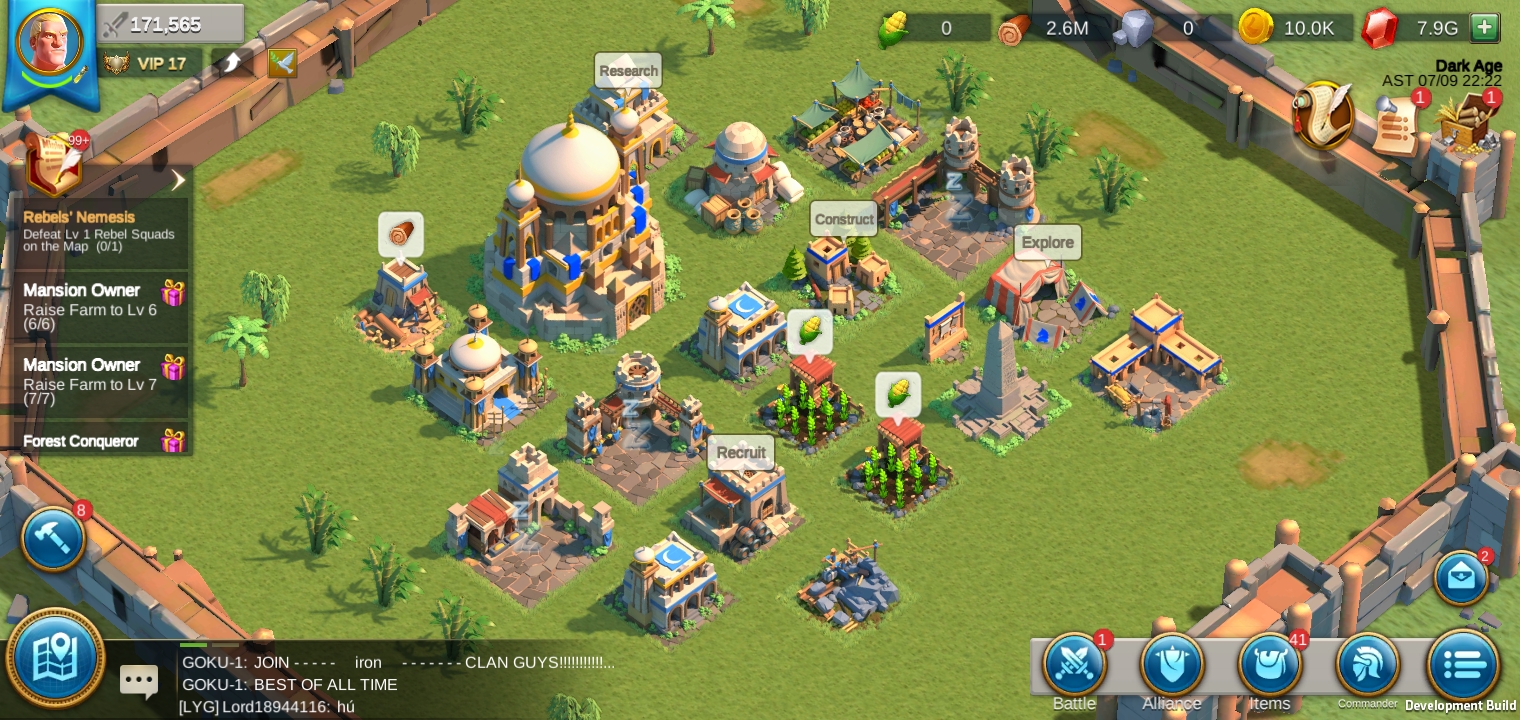Open the world map icon
1520x720 pixels.
click(57, 660)
